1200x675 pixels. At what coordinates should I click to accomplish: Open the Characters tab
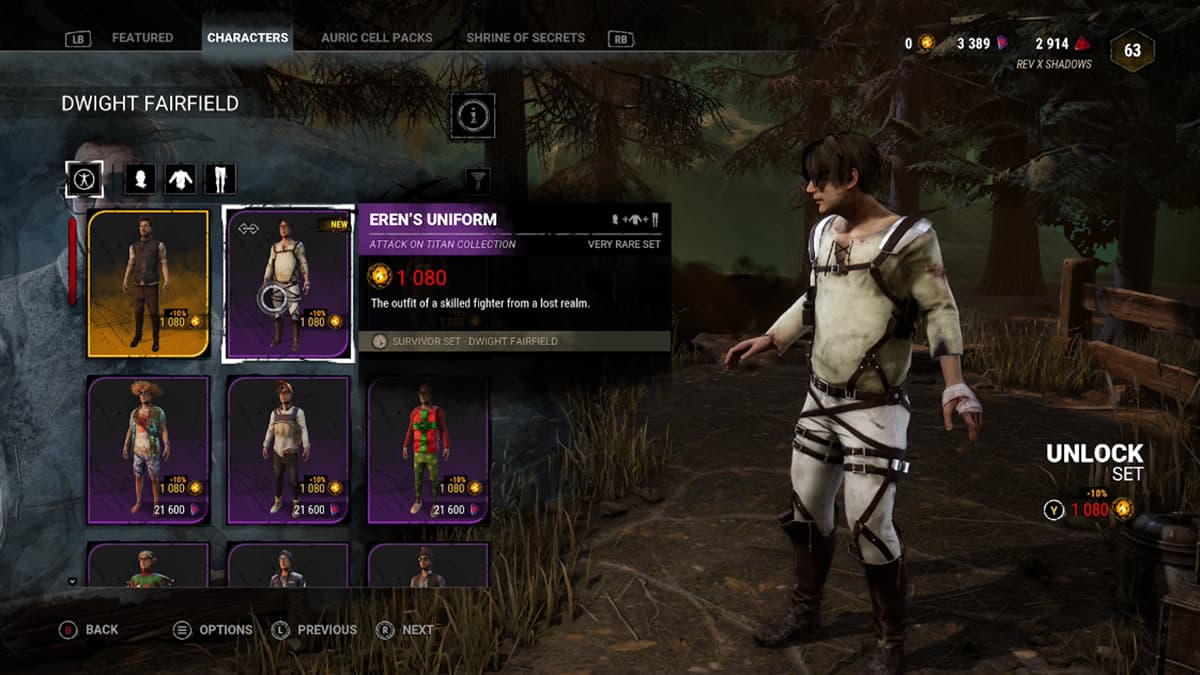(247, 38)
